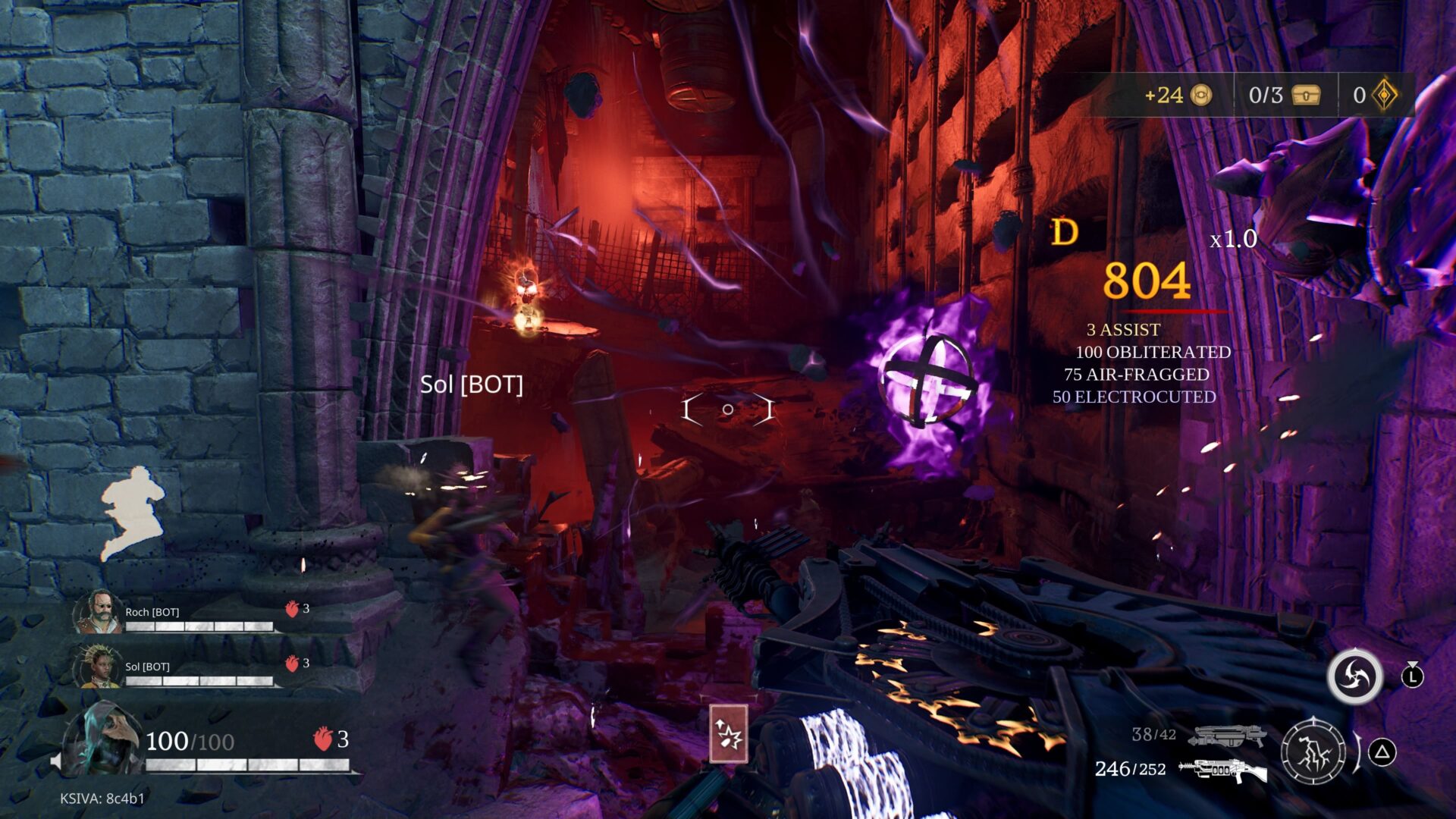Click the gold coin counter icon
This screenshot has height=819, width=1456.
[x=1200, y=96]
